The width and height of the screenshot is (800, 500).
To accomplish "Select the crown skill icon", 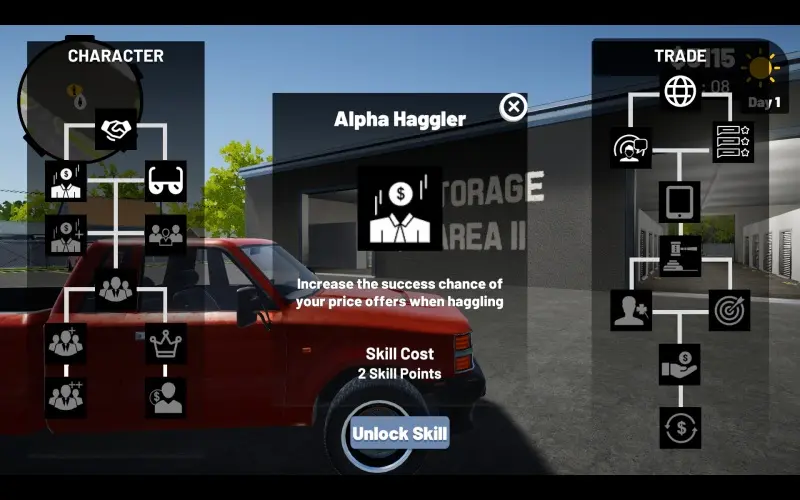I will pyautogui.click(x=166, y=344).
